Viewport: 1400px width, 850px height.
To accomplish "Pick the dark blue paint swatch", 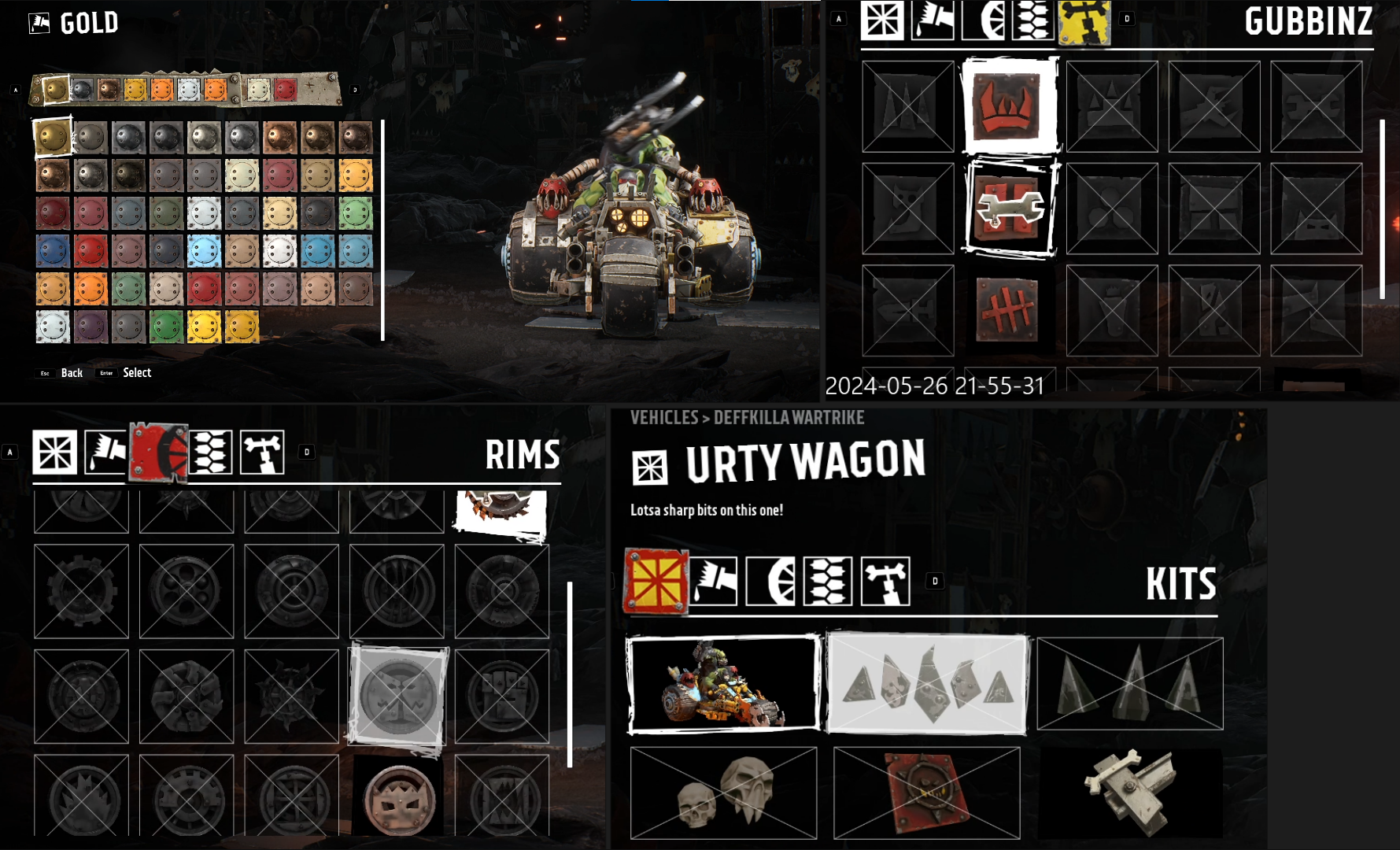I will click(x=53, y=252).
